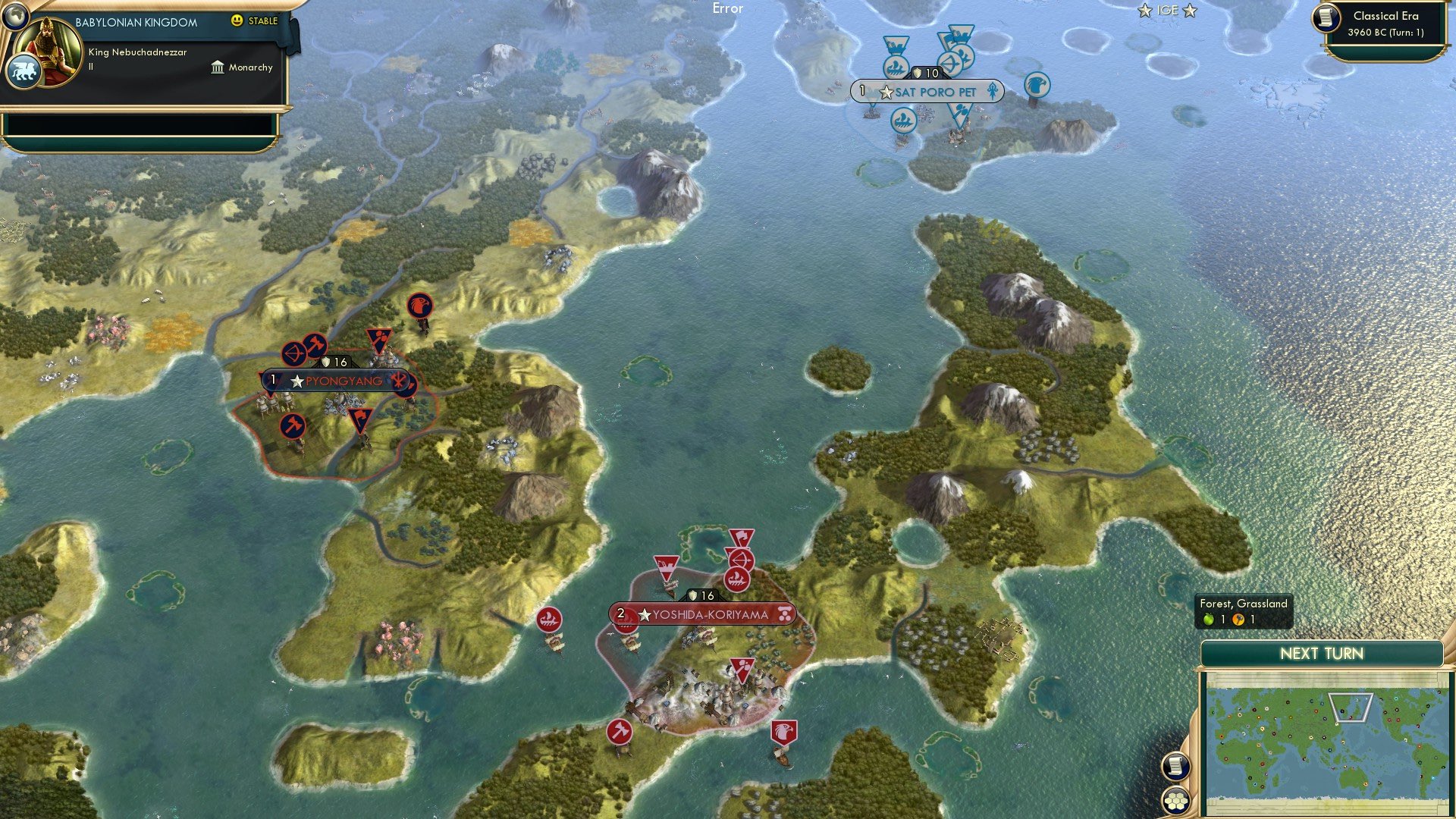Image resolution: width=1456 pixels, height=819 pixels.
Task: Select the eagle scout icon northeast of Pyongyang
Action: pos(419,306)
